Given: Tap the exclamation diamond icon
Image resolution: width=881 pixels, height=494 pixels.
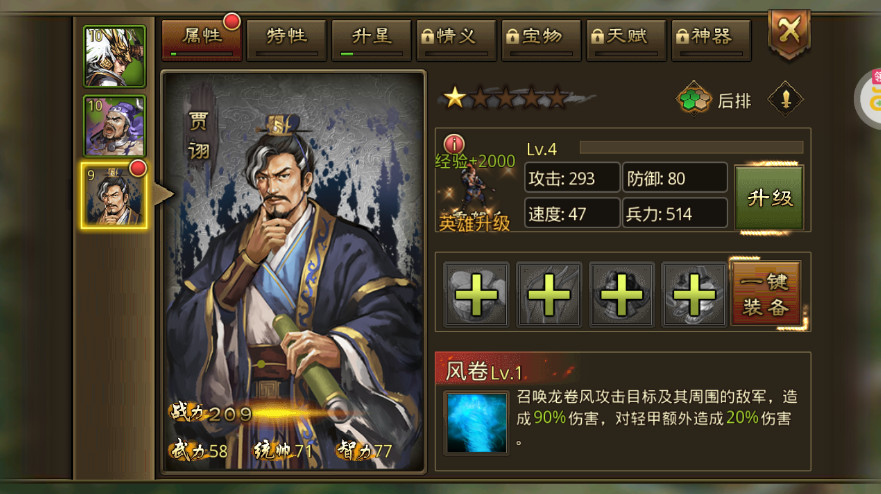Looking at the screenshot, I should (785, 98).
